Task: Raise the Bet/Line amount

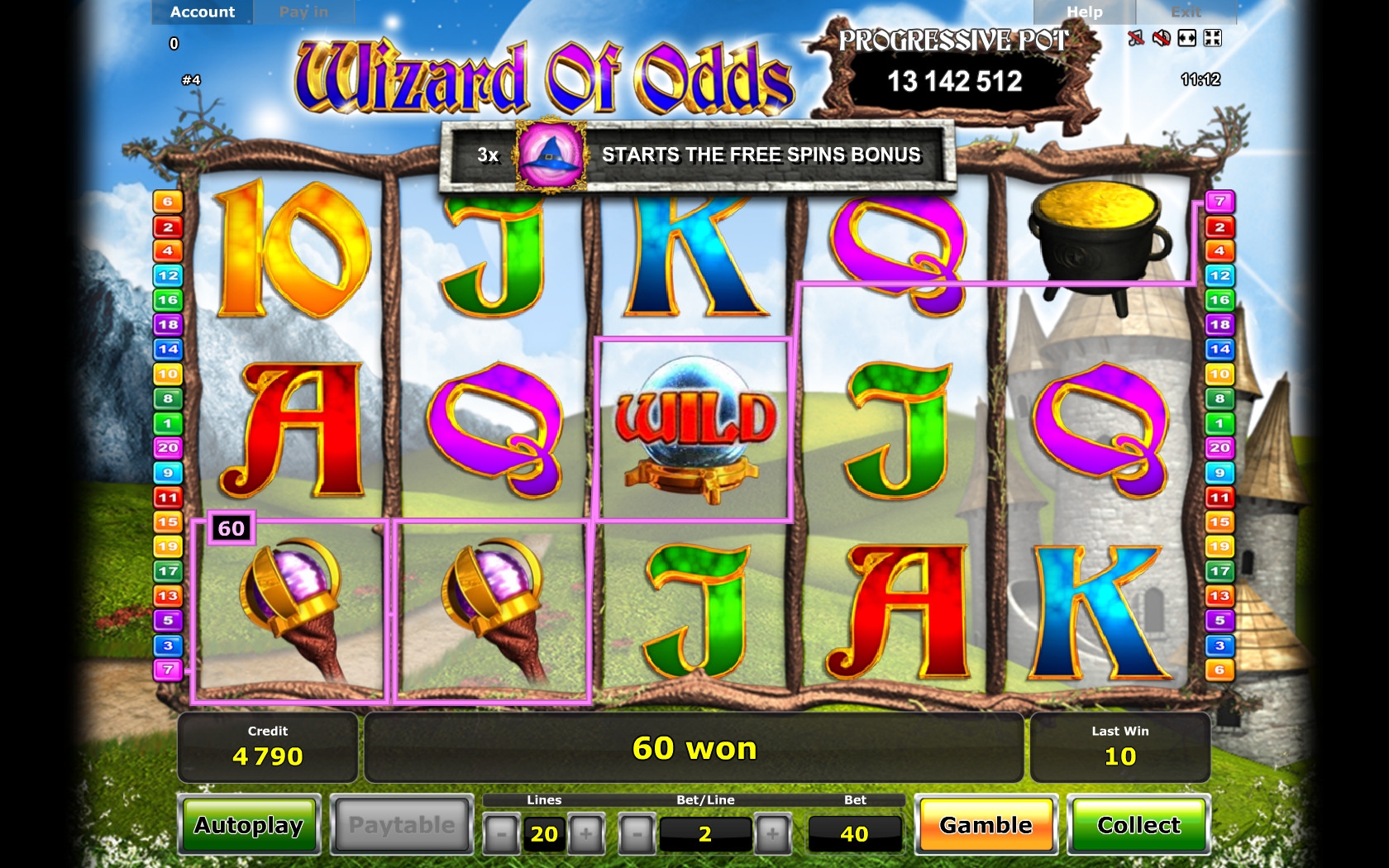Action: pyautogui.click(x=772, y=834)
